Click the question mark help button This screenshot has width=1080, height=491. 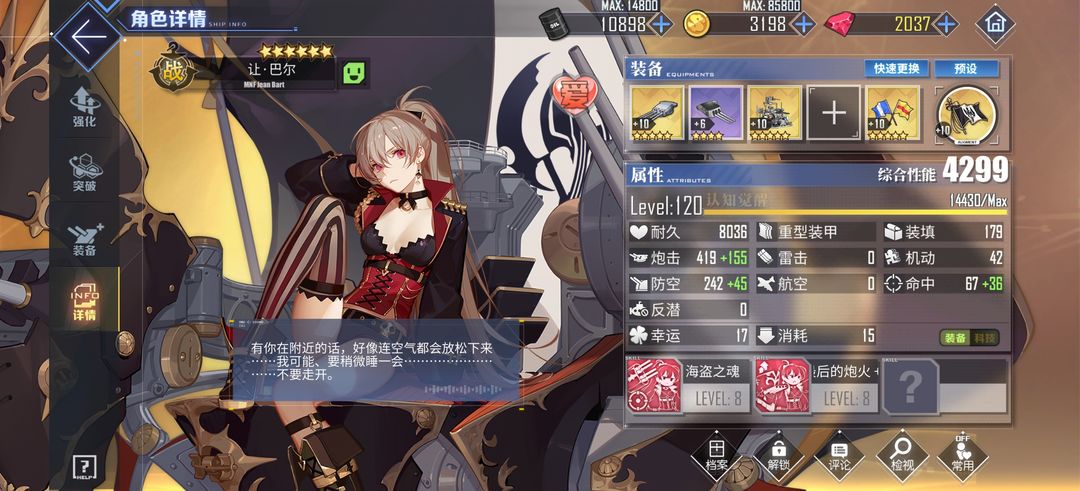(x=84, y=466)
